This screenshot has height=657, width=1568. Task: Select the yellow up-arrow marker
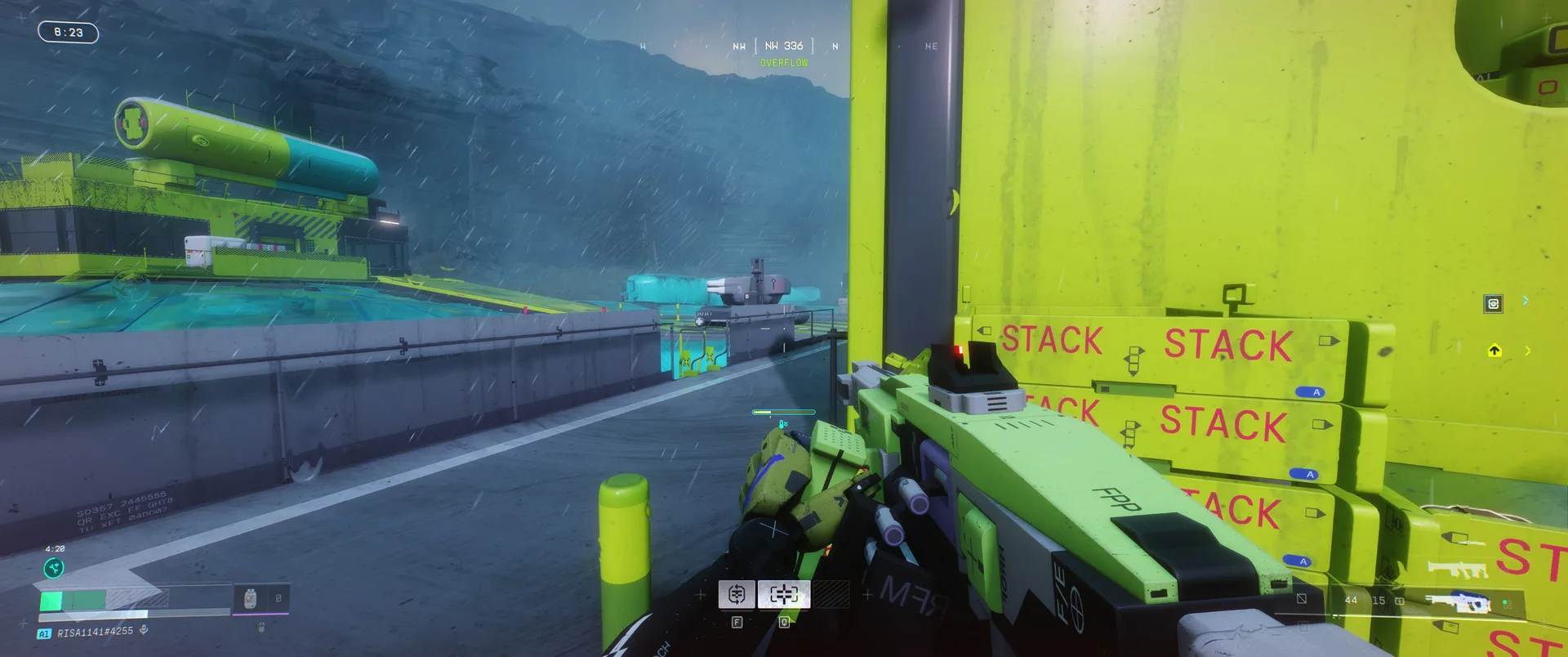click(1494, 351)
